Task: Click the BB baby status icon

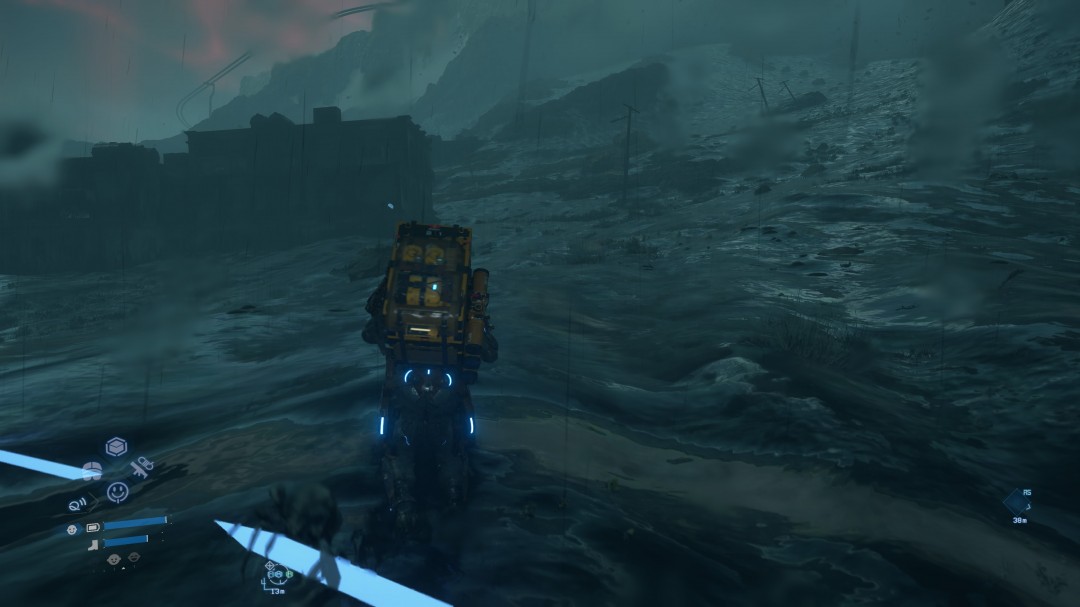Action: point(73,528)
